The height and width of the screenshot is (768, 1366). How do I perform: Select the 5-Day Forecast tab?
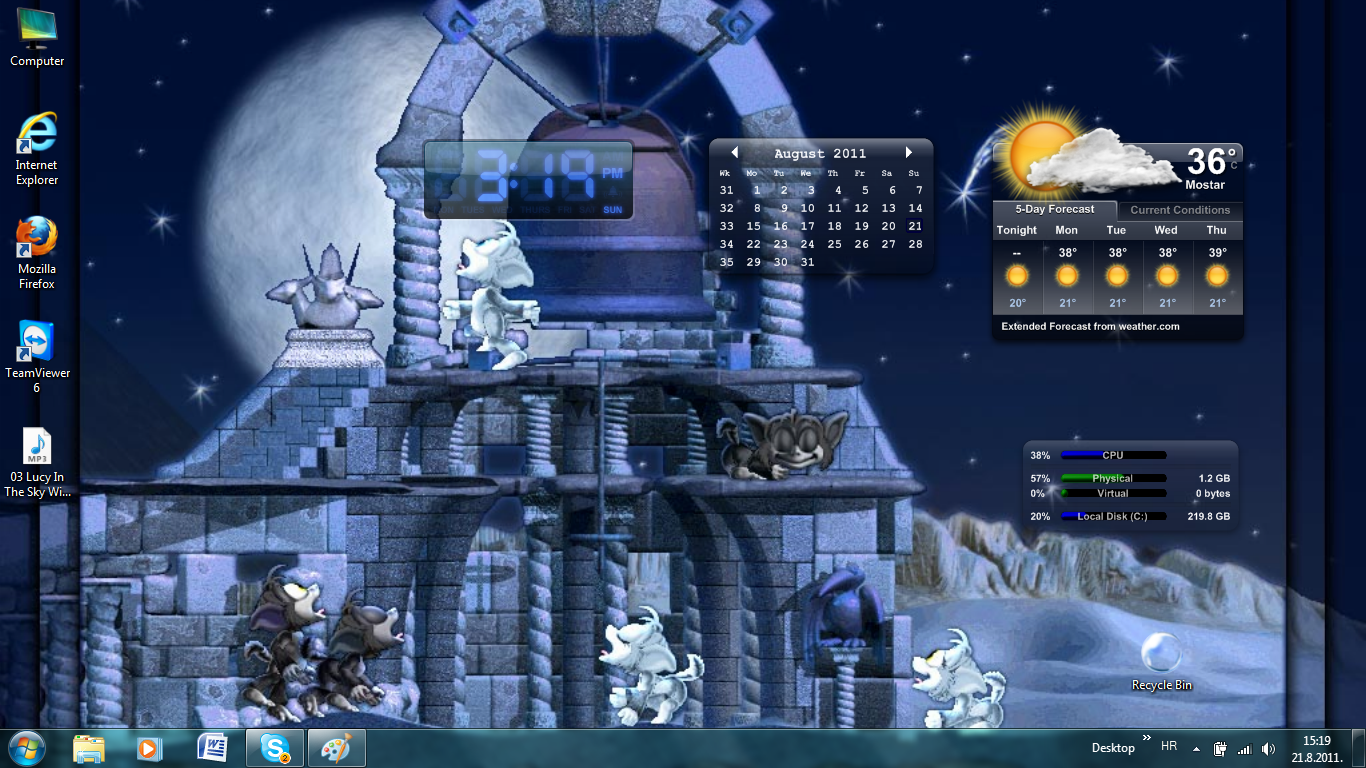click(x=1054, y=210)
